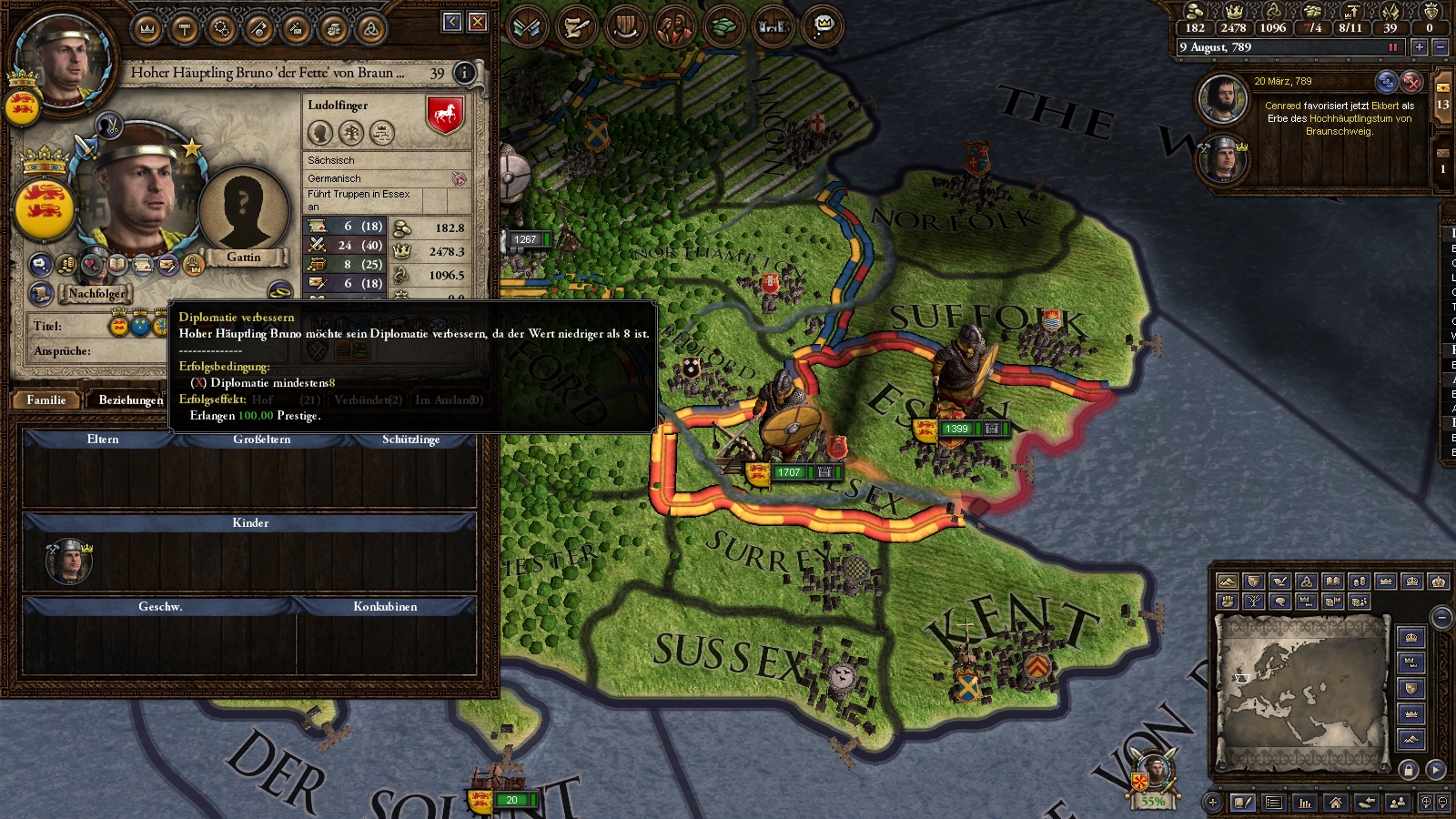Click the child portrait under Kinder

69,562
